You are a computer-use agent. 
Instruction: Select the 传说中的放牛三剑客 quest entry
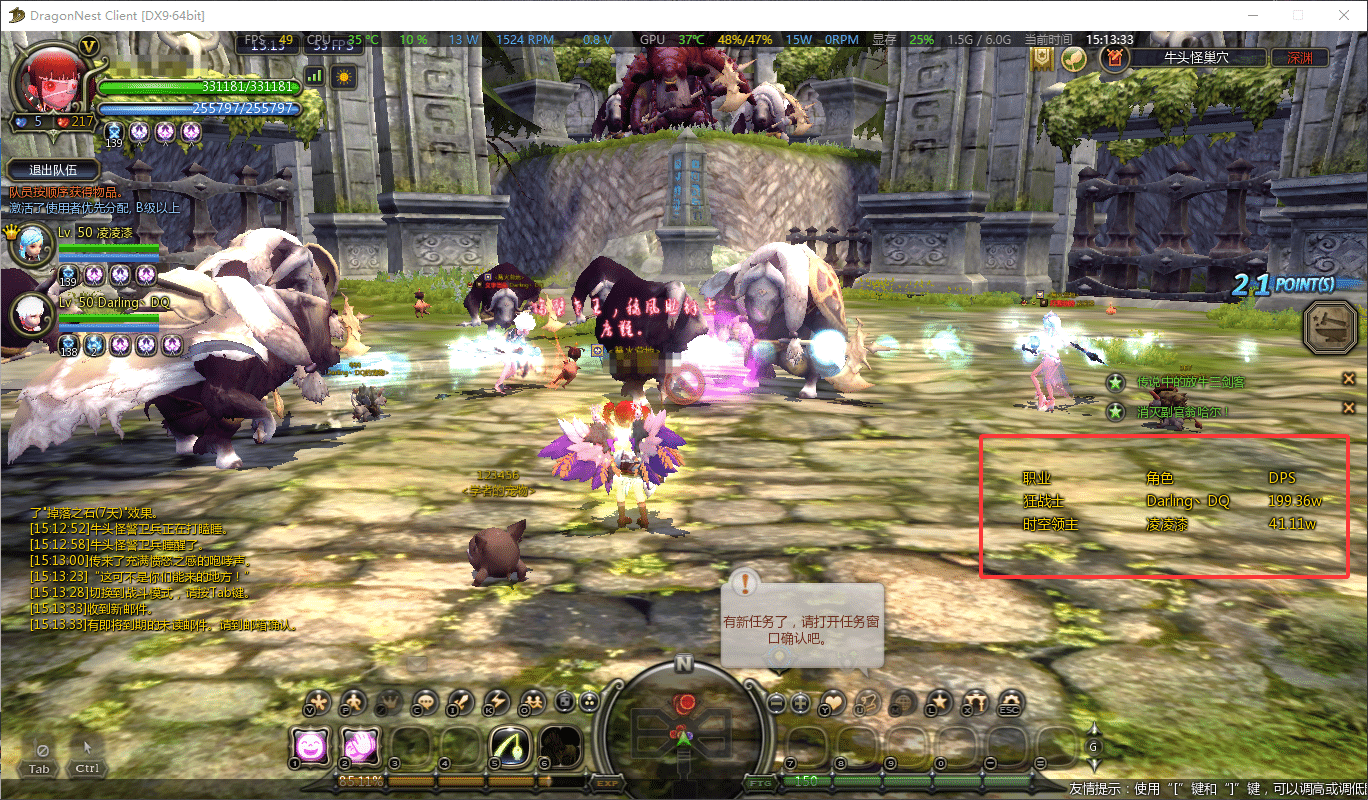tap(1190, 382)
